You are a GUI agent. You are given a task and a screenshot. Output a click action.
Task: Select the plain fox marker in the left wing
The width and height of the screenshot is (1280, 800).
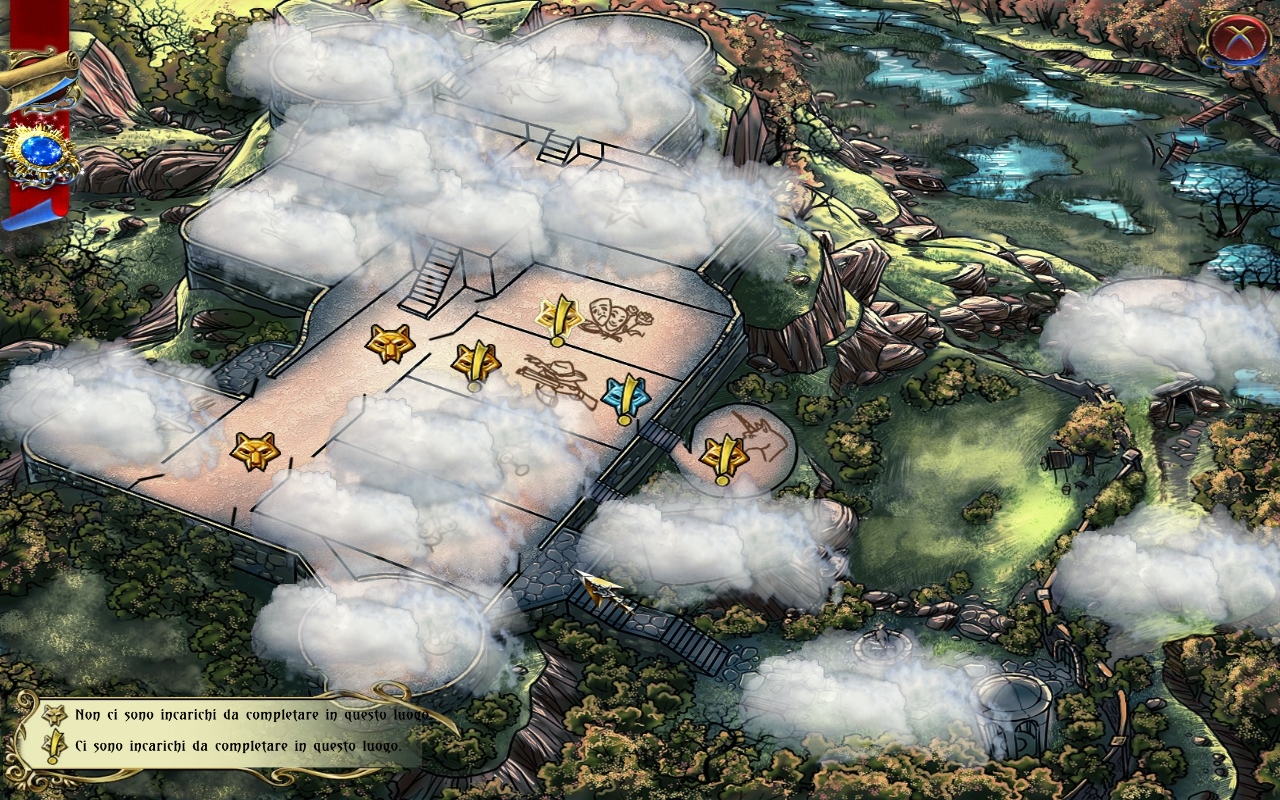[x=254, y=451]
